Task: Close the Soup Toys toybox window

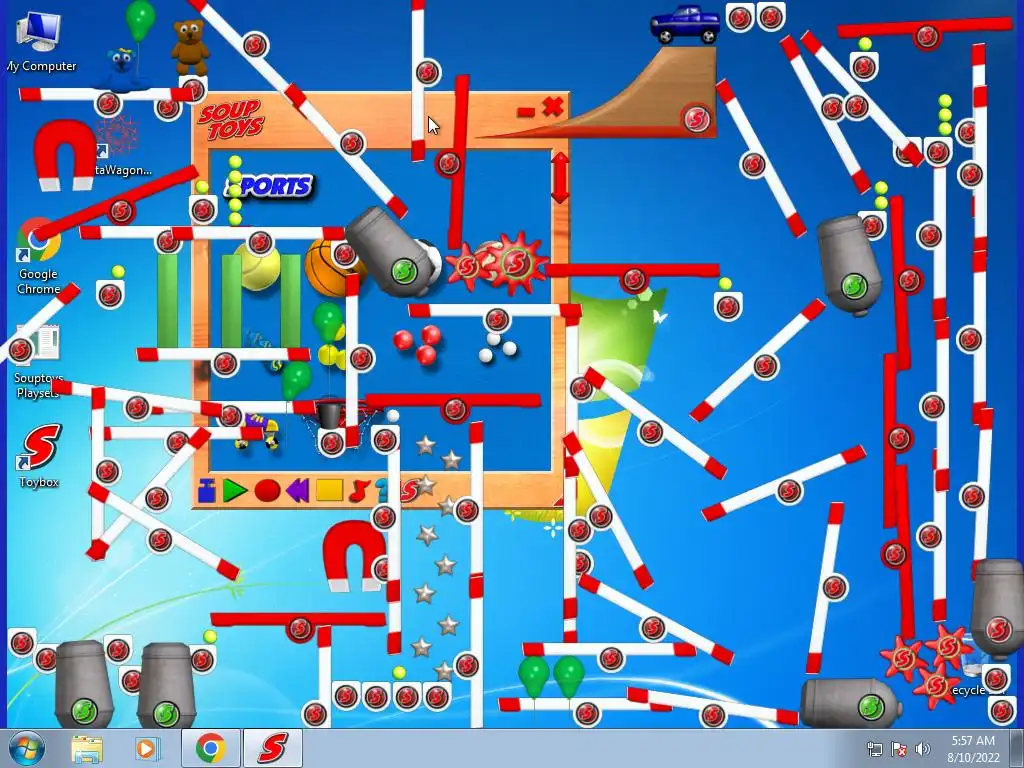Action: pos(553,107)
